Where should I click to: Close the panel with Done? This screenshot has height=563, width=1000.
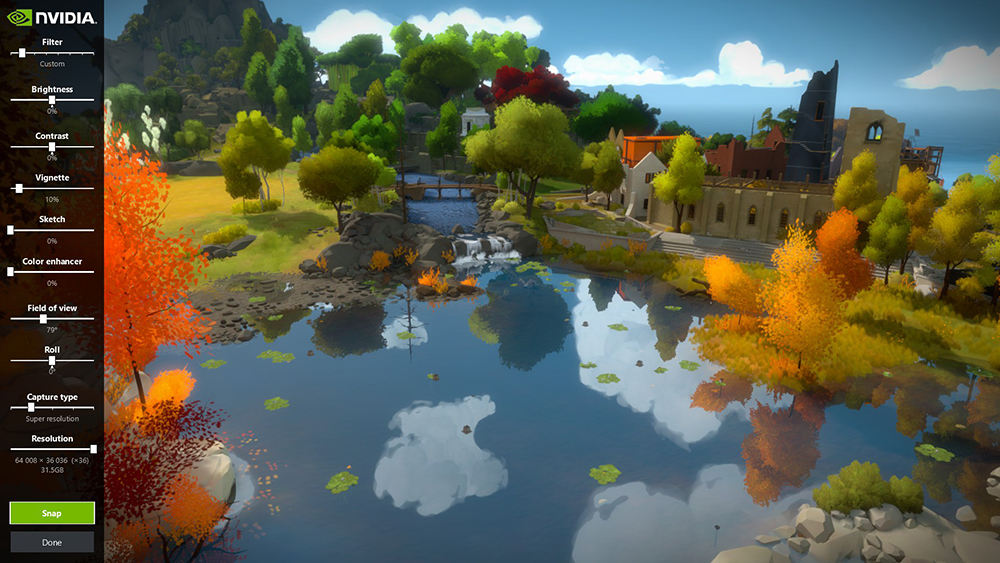(x=52, y=542)
